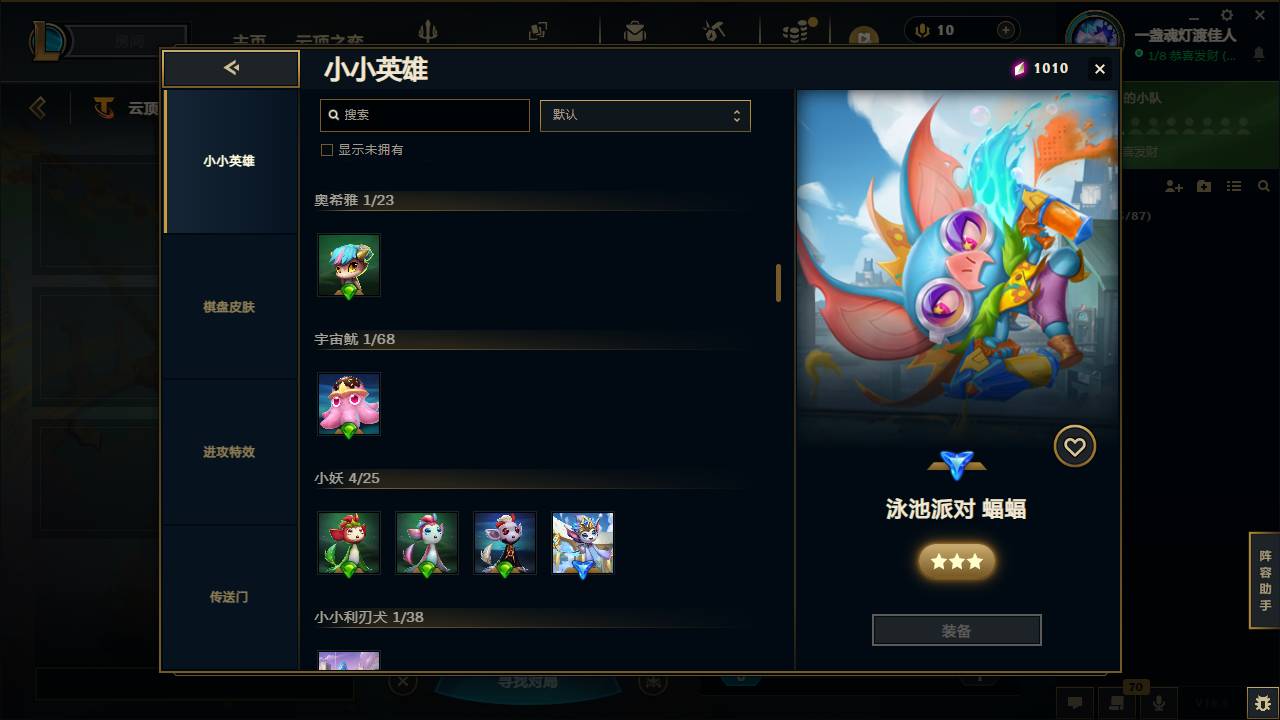Click the TFT trident icon in navbar
Viewport: 1280px width, 720px height.
pos(428,30)
